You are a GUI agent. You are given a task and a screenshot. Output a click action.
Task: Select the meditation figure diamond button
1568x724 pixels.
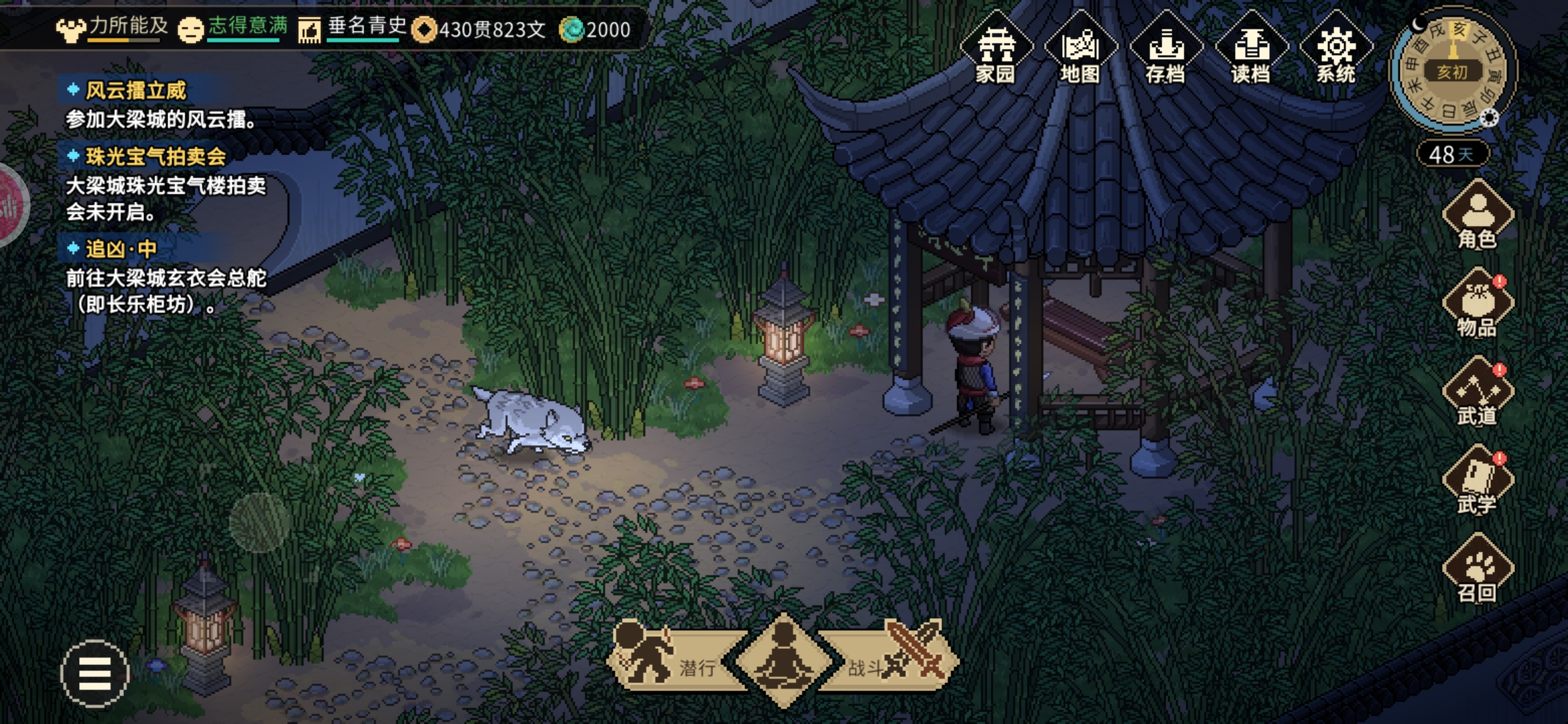click(784, 660)
